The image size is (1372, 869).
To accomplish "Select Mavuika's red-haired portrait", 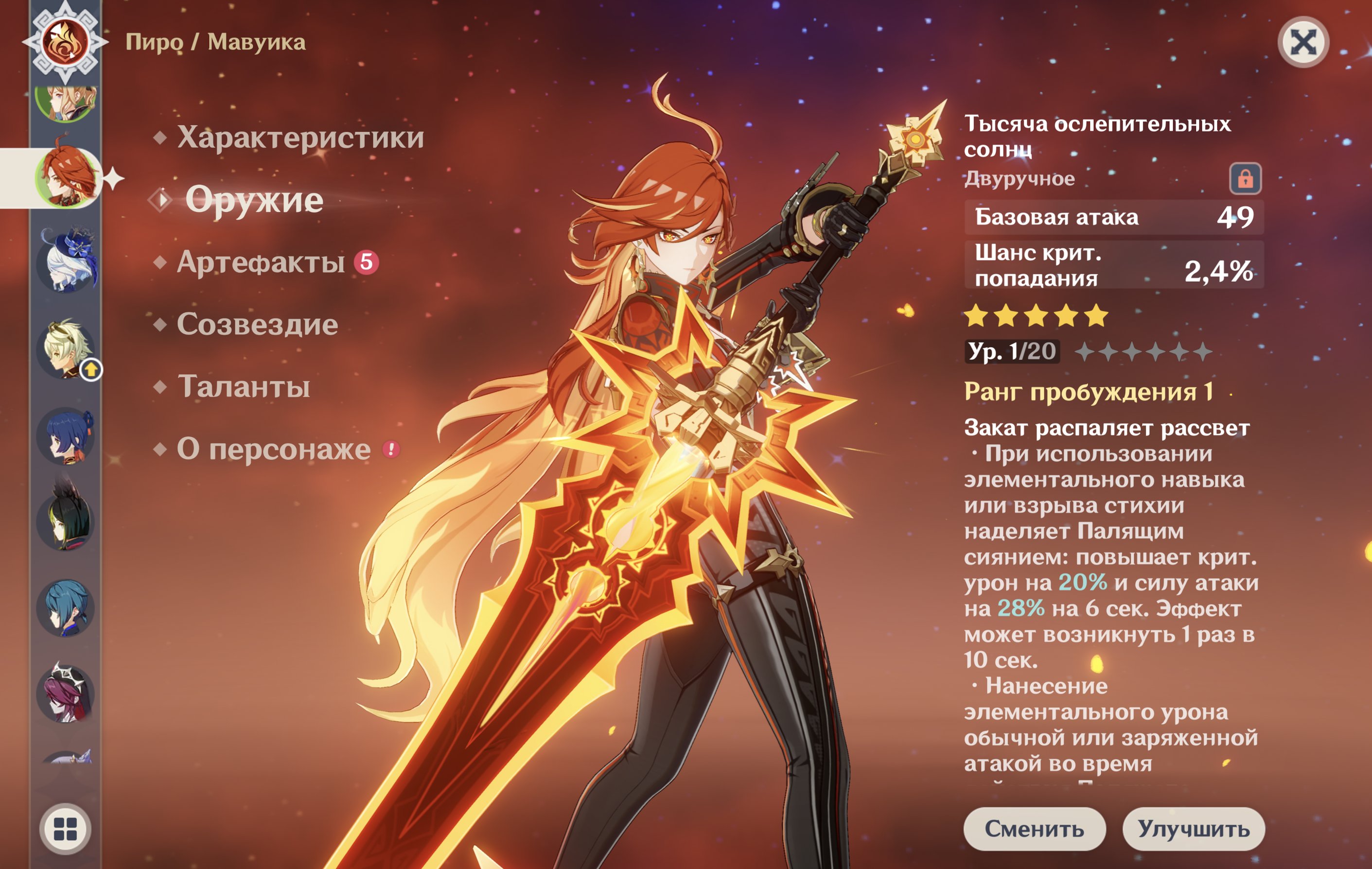I will 66,177.
